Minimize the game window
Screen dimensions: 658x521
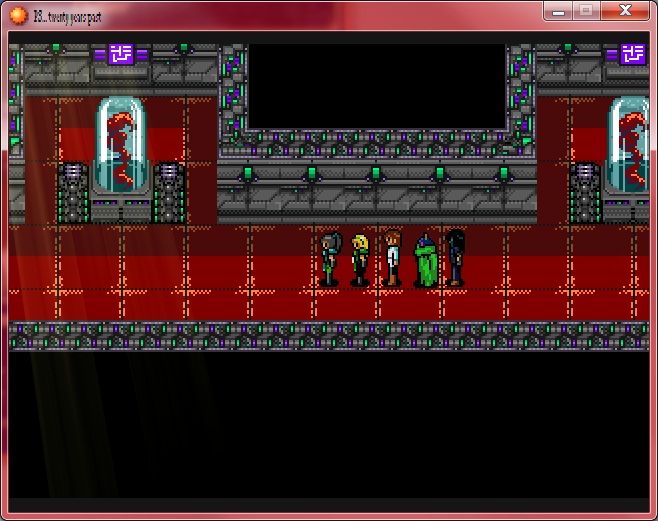pyautogui.click(x=559, y=11)
